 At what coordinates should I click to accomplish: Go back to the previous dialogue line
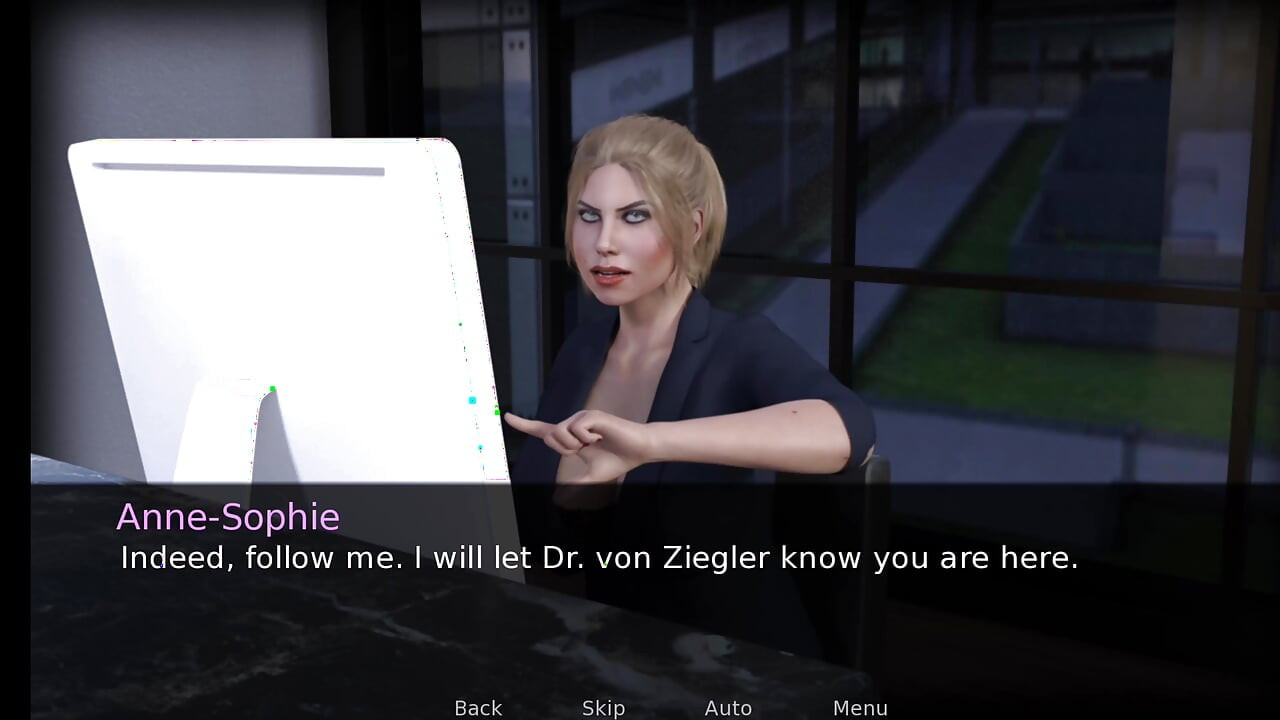478,708
